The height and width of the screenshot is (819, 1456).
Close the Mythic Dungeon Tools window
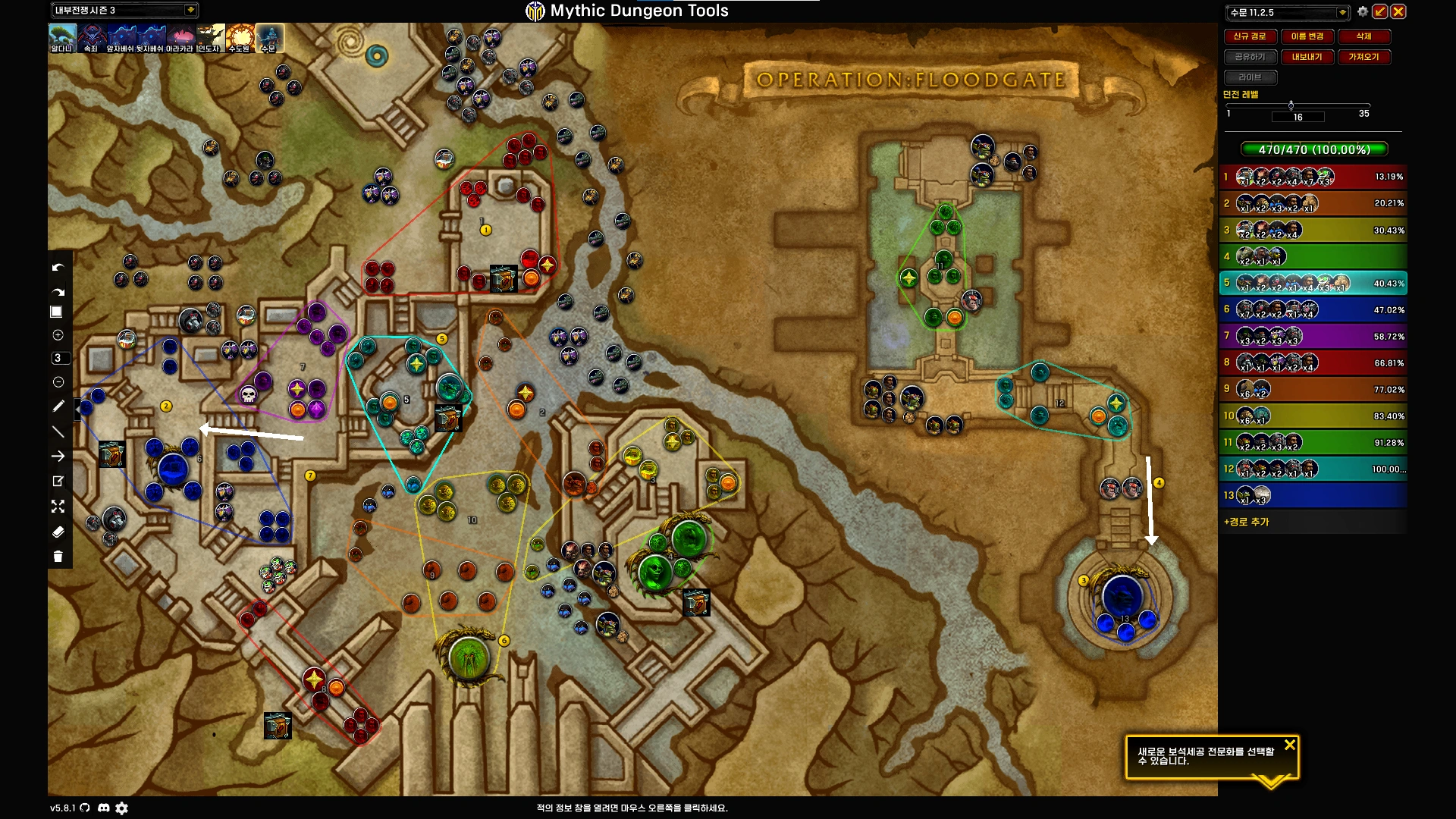tap(1398, 11)
